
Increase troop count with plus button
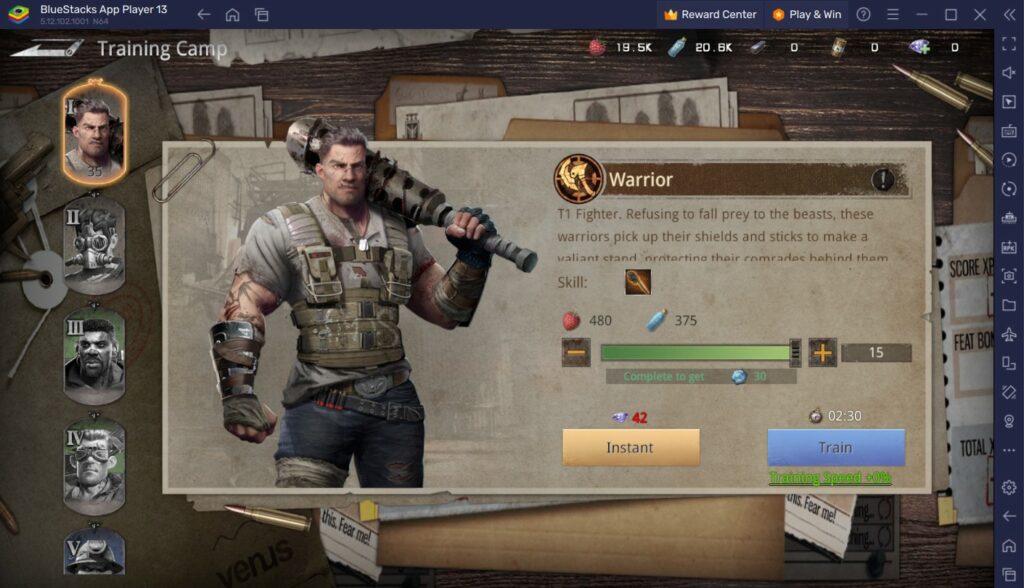point(822,352)
